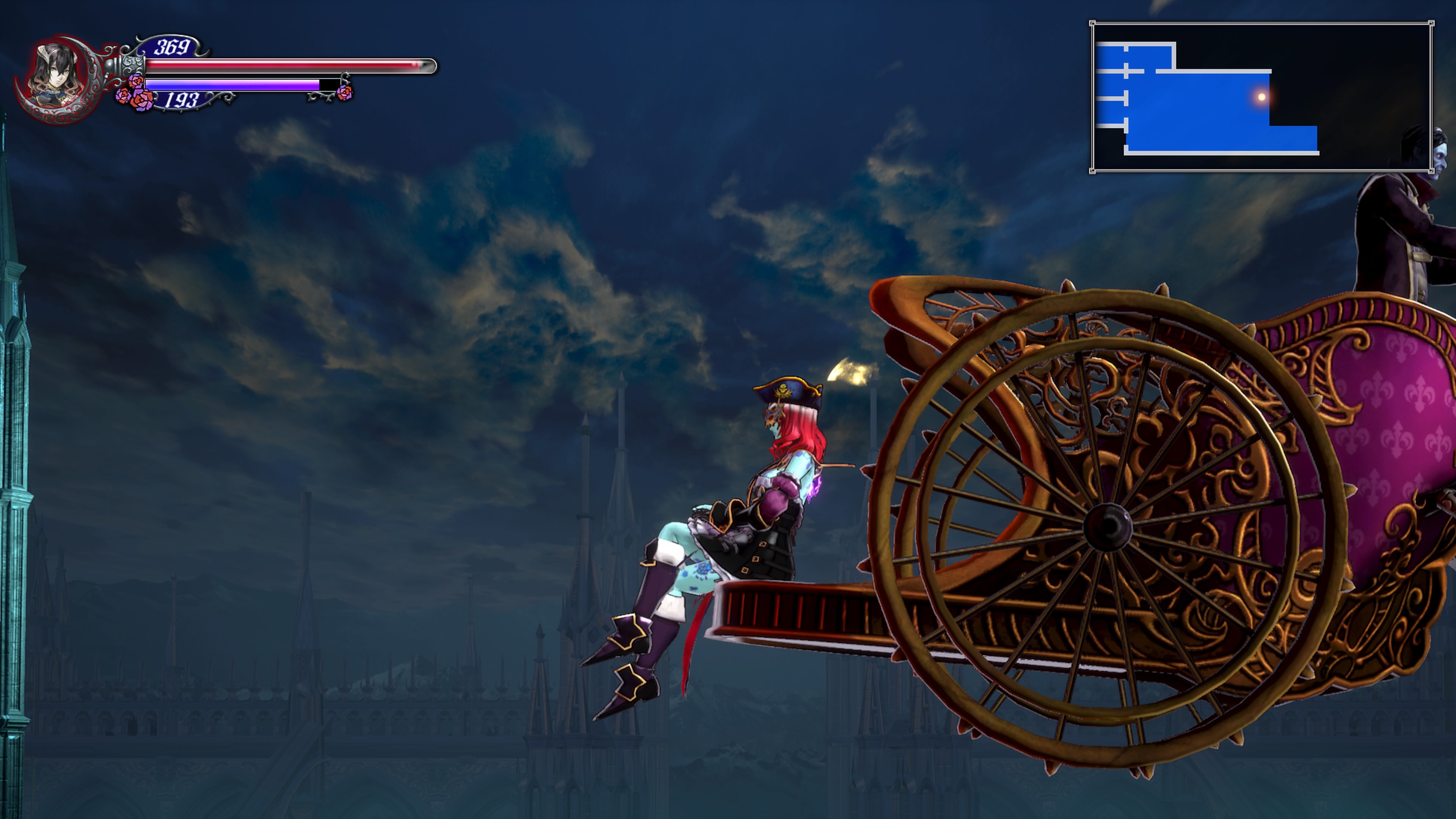
Task: Open the castle minimap
Action: [x=1261, y=97]
